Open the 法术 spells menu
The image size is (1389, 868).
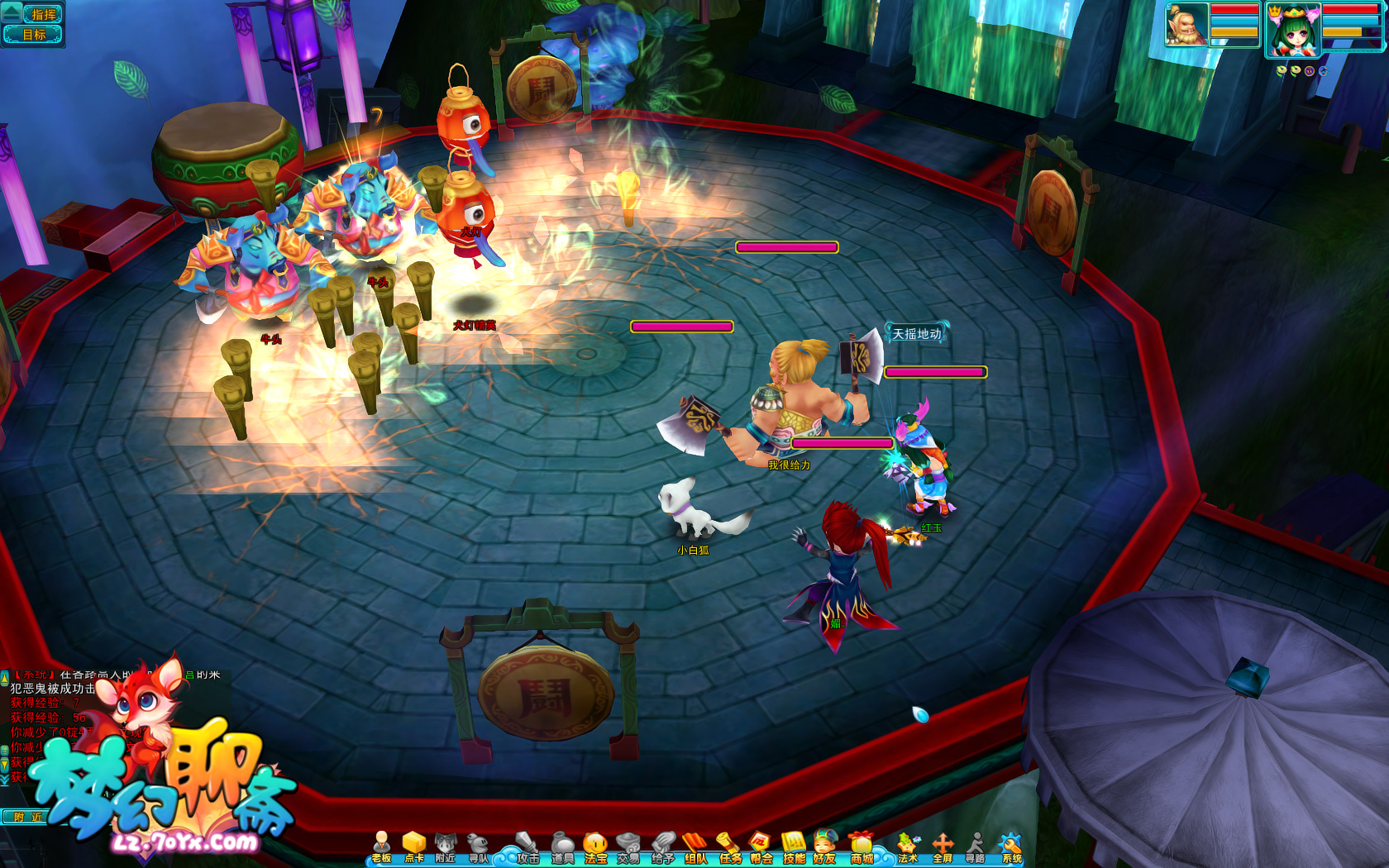pos(908,848)
